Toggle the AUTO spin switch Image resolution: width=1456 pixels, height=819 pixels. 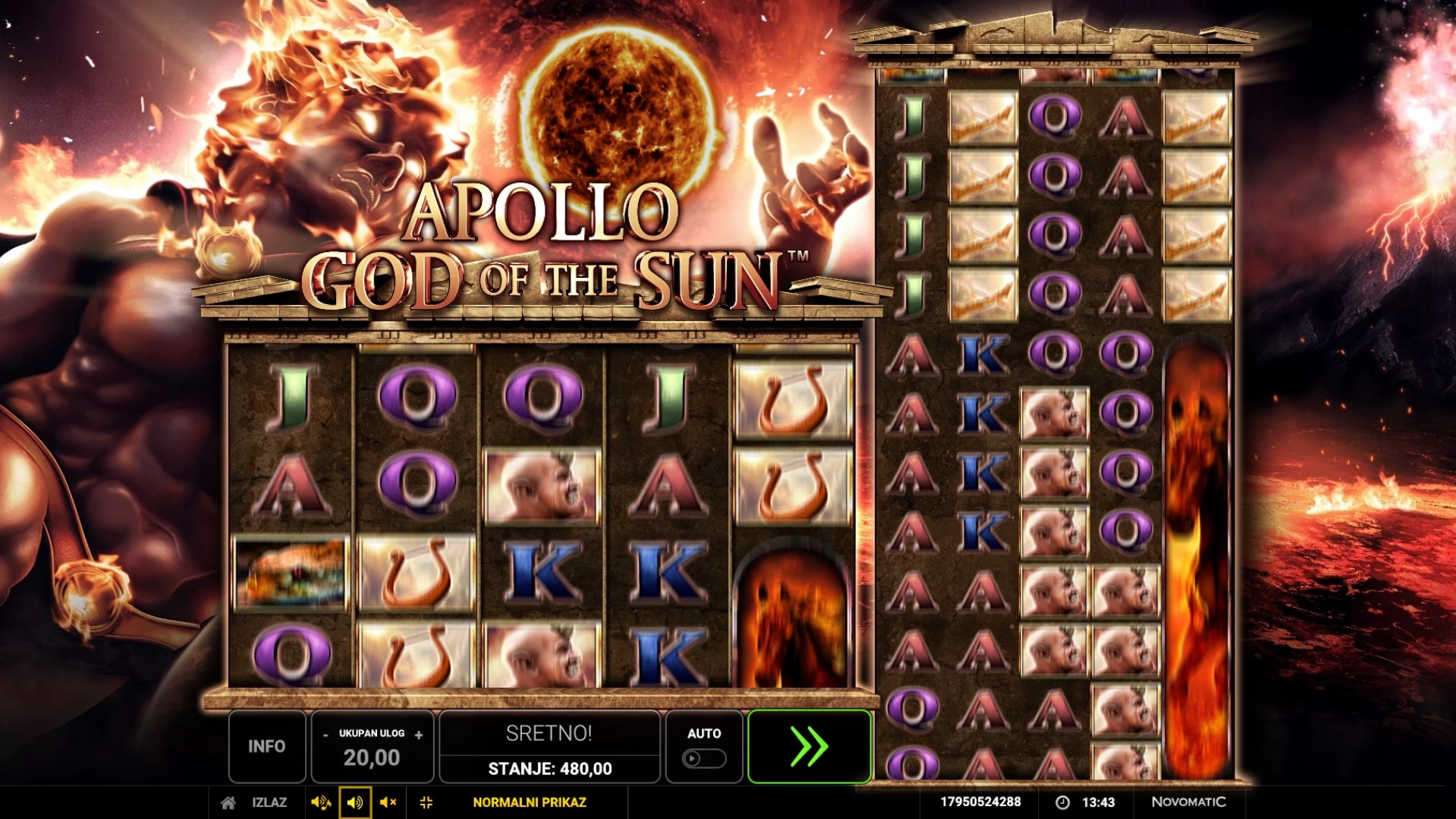[703, 758]
